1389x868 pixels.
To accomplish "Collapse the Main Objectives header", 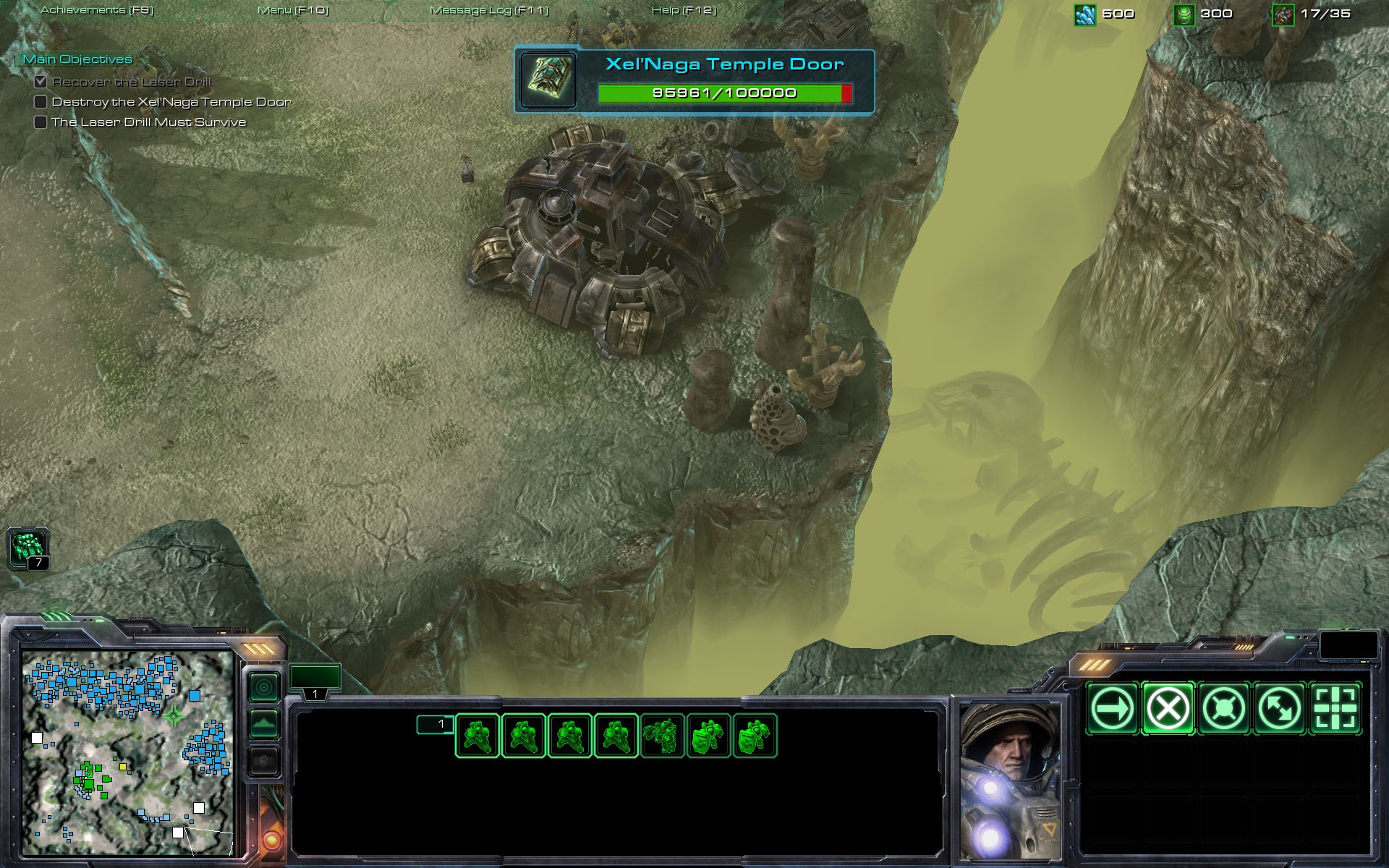I will 77,59.
